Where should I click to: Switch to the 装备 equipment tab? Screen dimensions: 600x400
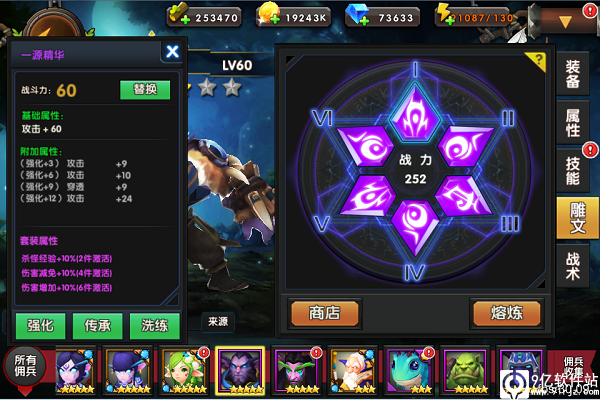point(573,75)
